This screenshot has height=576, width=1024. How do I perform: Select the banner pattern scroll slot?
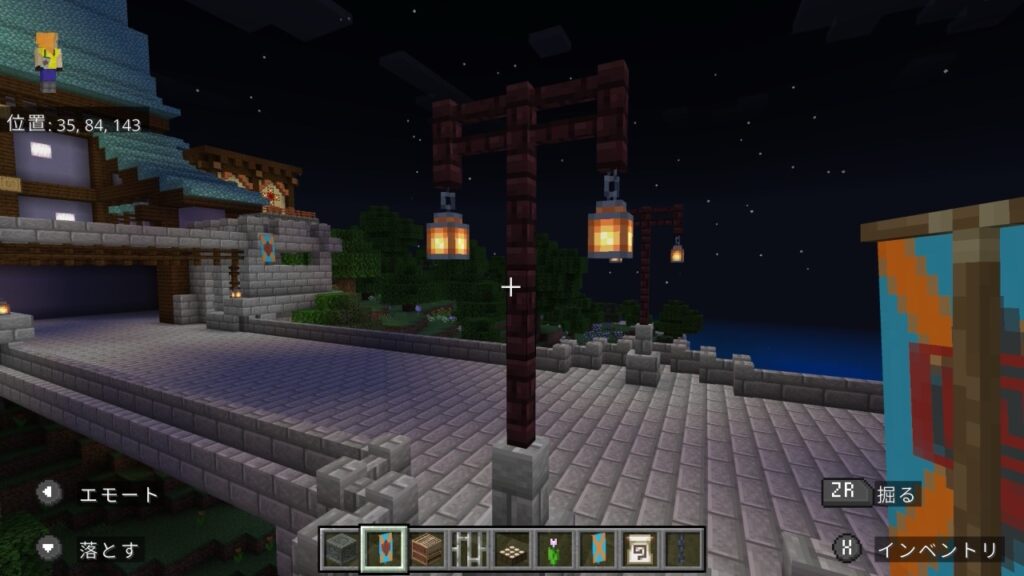pyautogui.click(x=642, y=549)
